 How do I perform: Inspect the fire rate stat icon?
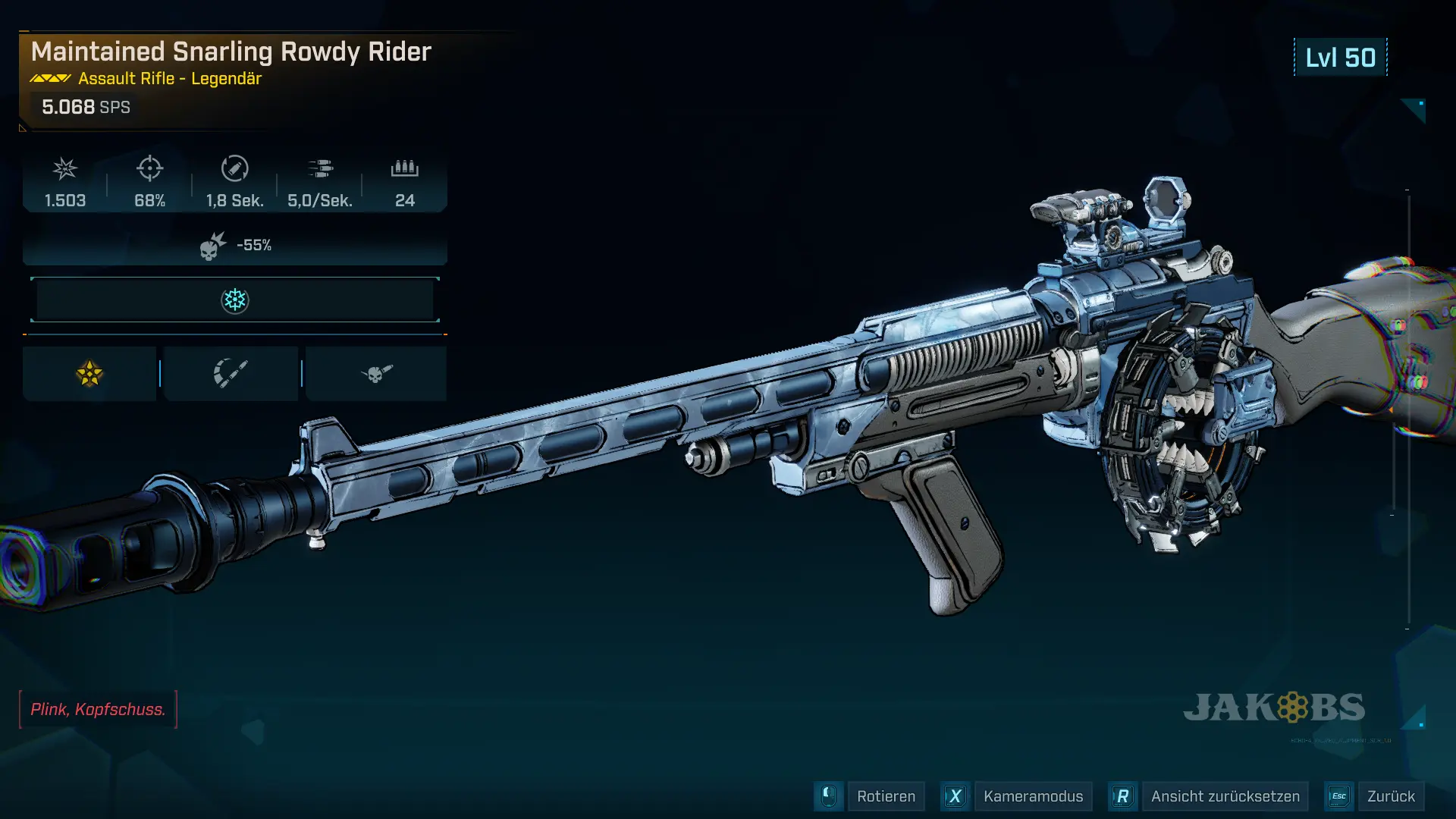tap(320, 168)
